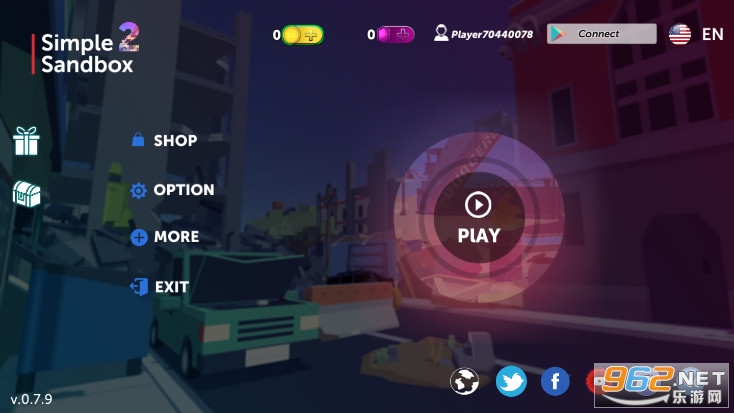Viewport: 734px width, 413px height.
Task: Select the MORE menu entry
Action: (165, 237)
